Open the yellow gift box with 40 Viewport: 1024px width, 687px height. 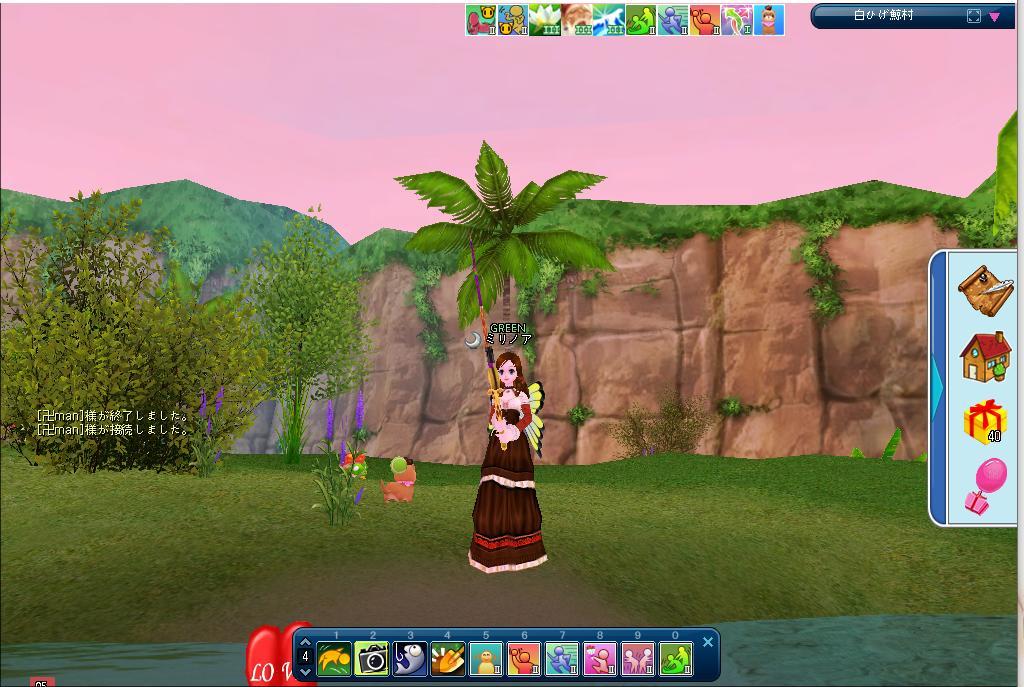(985, 421)
